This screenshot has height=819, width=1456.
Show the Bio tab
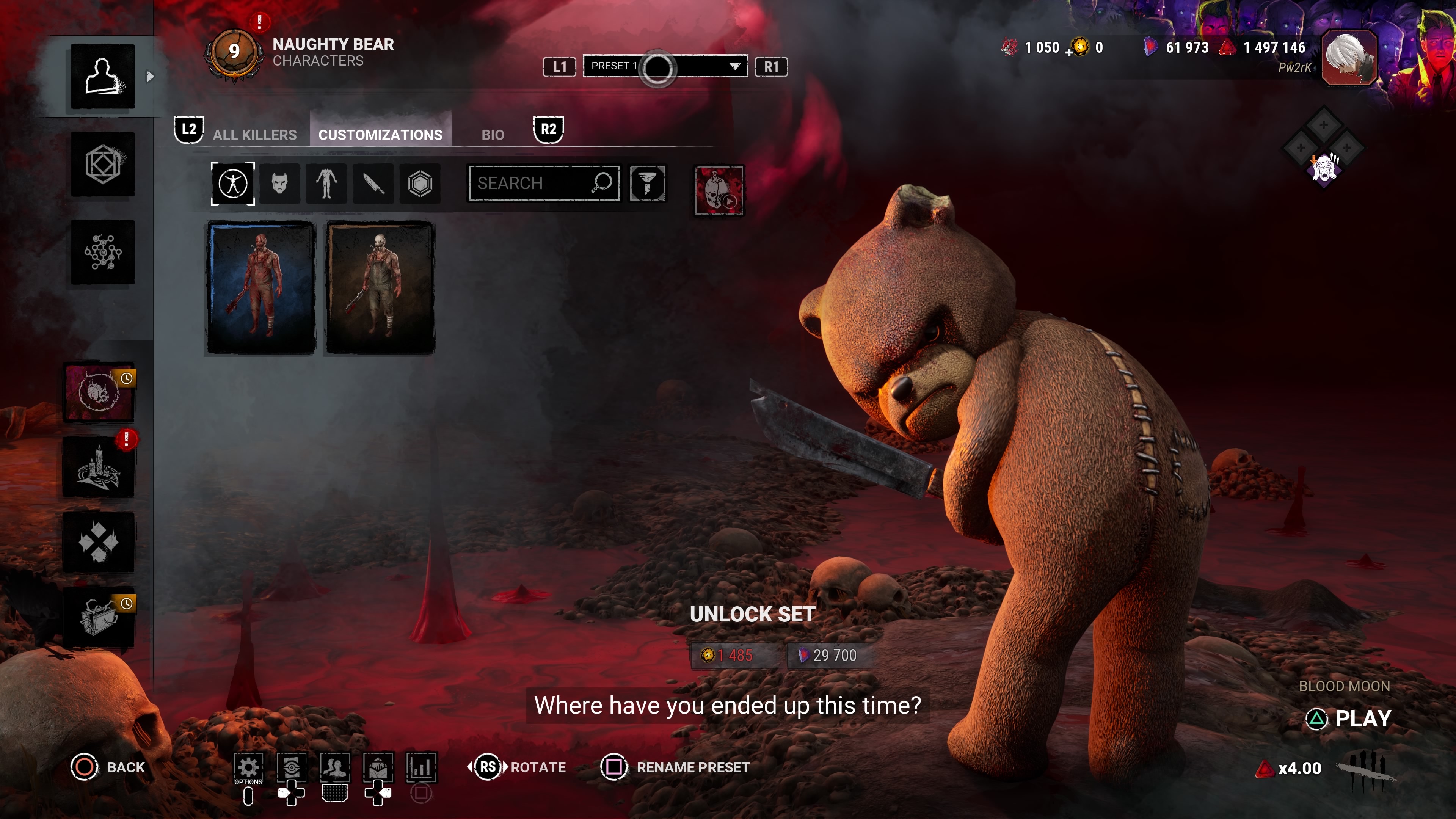[x=492, y=135]
